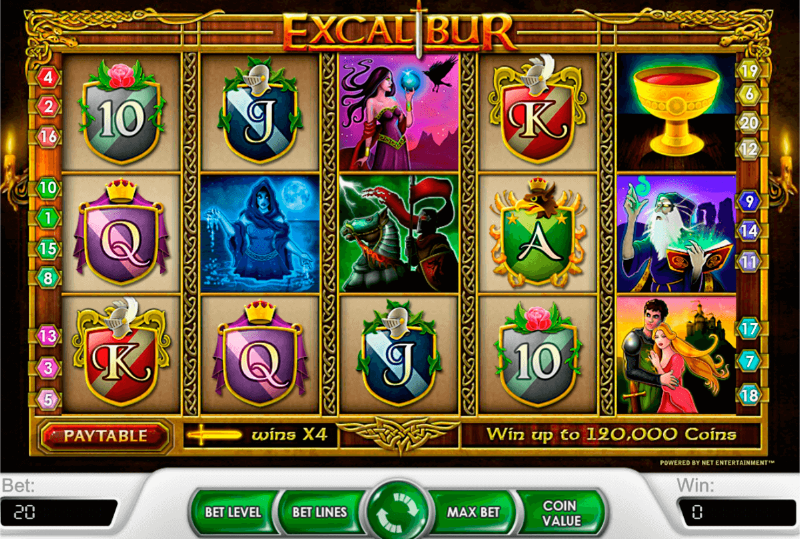Click payline marker number 5
800x539 pixels.
pos(49,398)
